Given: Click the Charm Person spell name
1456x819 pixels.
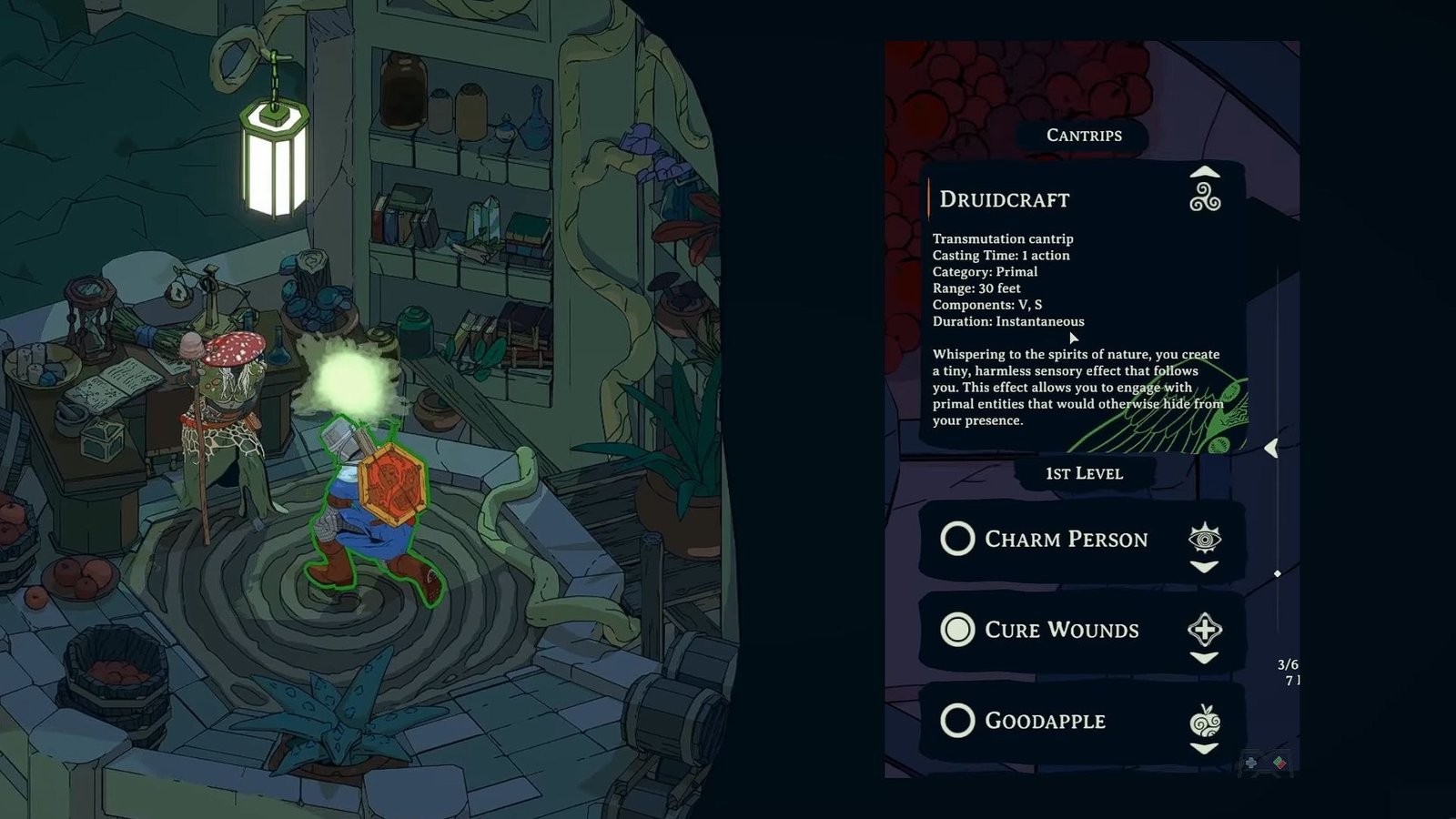Looking at the screenshot, I should (1066, 539).
